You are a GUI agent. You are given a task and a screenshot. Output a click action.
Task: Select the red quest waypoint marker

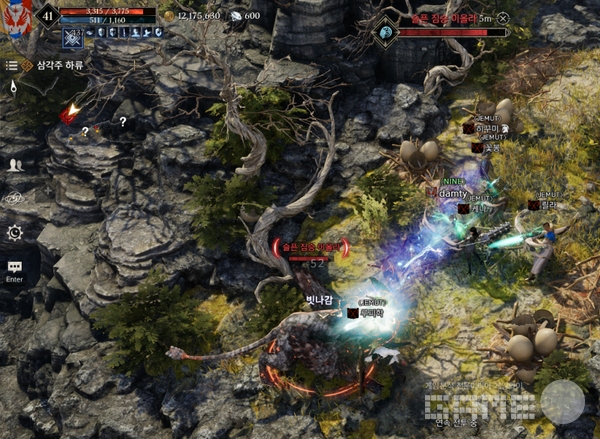69,115
